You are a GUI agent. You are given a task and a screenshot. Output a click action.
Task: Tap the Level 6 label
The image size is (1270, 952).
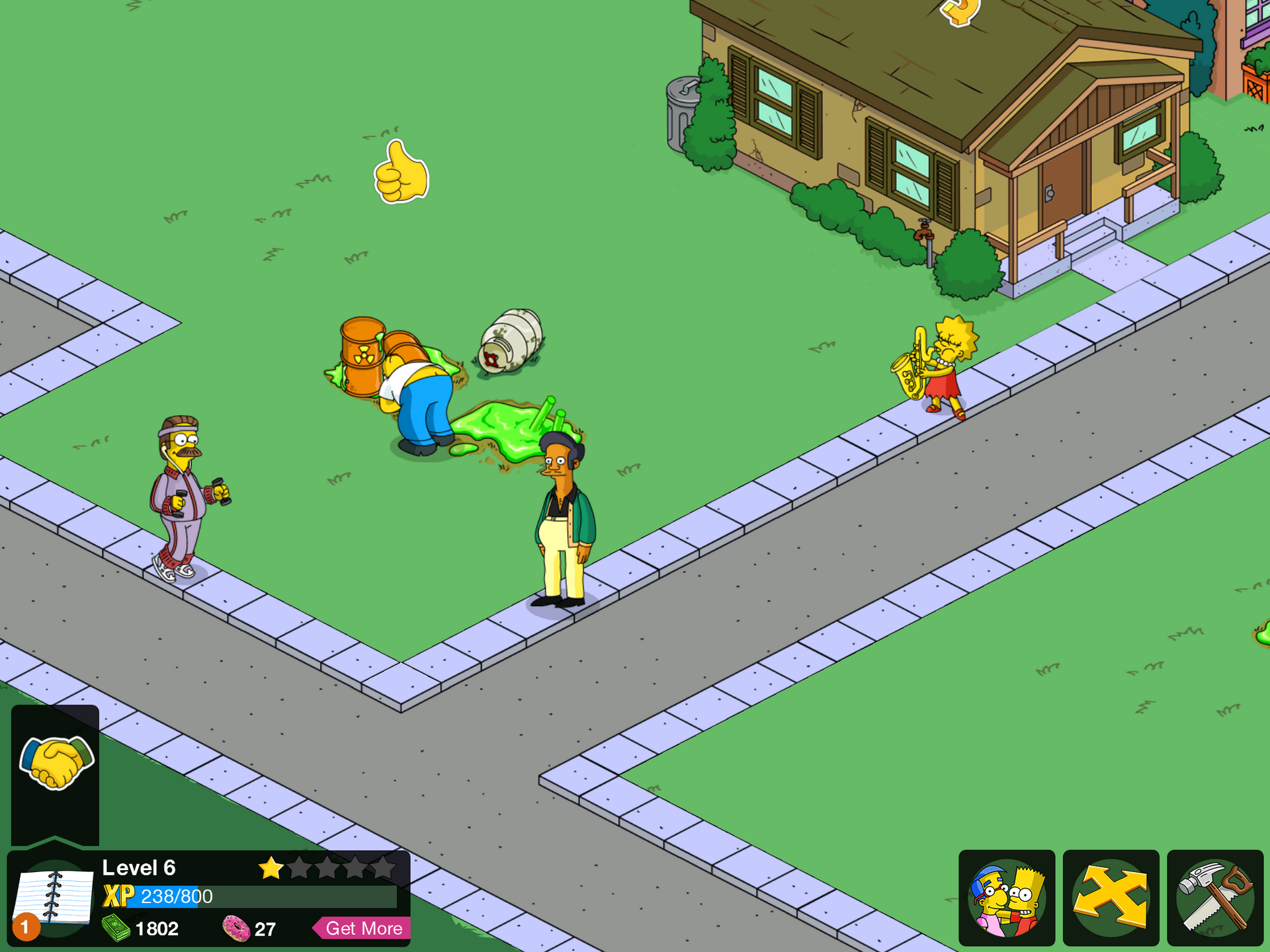tap(140, 867)
